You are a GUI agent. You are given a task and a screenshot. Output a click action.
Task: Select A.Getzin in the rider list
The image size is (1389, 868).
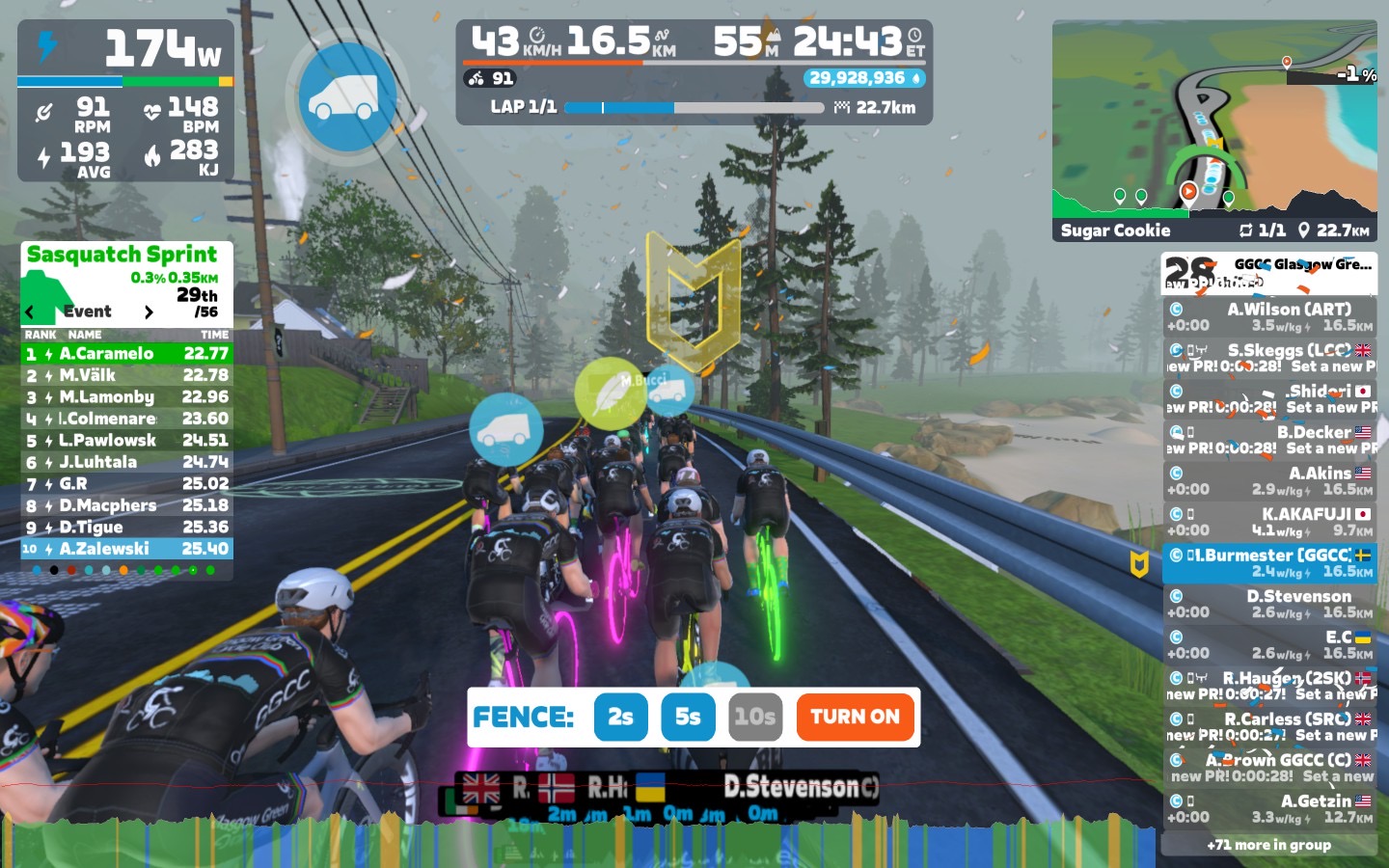(x=1269, y=808)
